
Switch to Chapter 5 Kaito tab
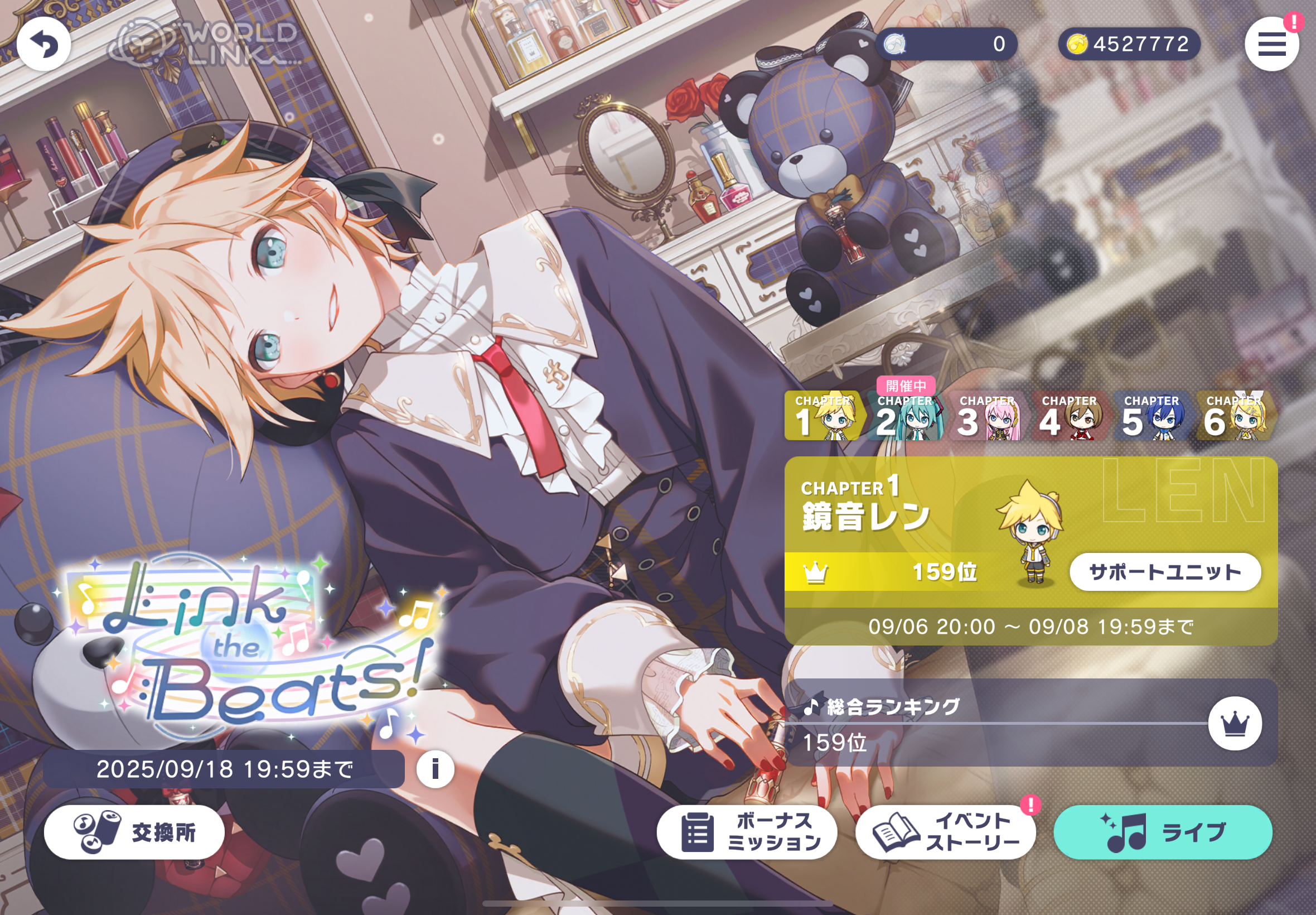tap(1151, 416)
